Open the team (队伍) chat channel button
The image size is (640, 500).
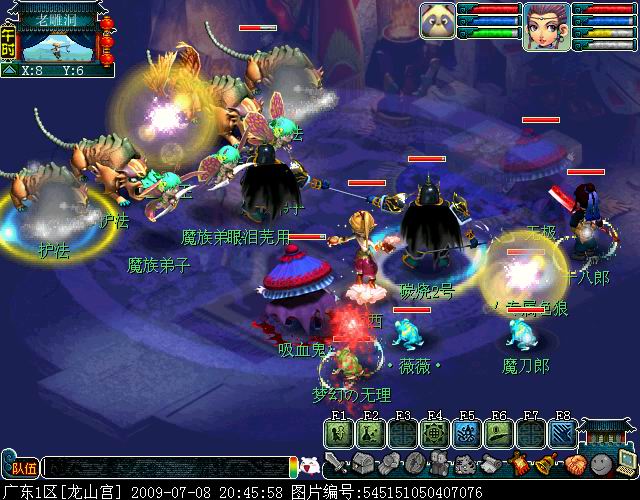20,467
